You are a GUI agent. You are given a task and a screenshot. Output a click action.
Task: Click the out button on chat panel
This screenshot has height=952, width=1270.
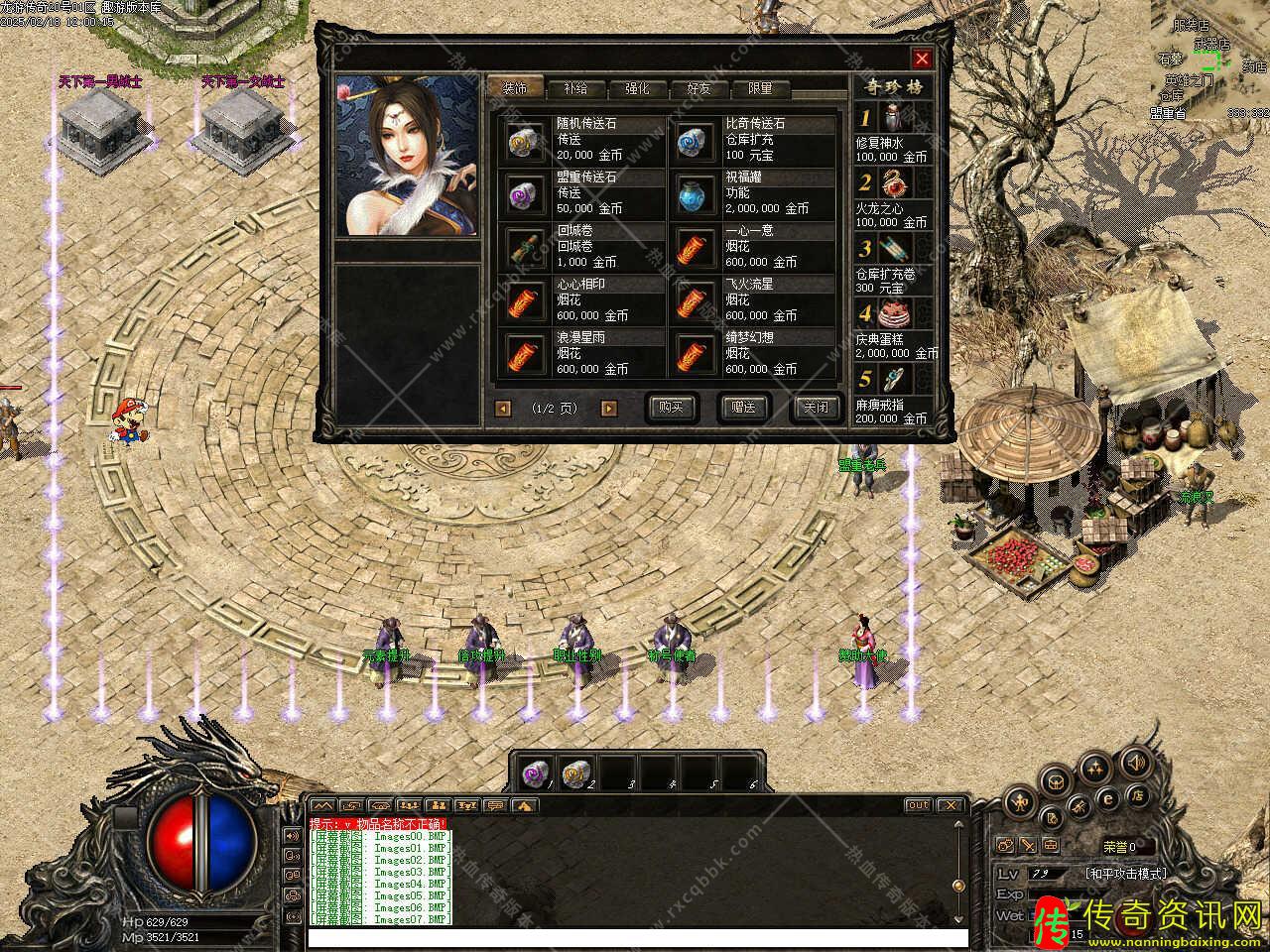(x=918, y=805)
